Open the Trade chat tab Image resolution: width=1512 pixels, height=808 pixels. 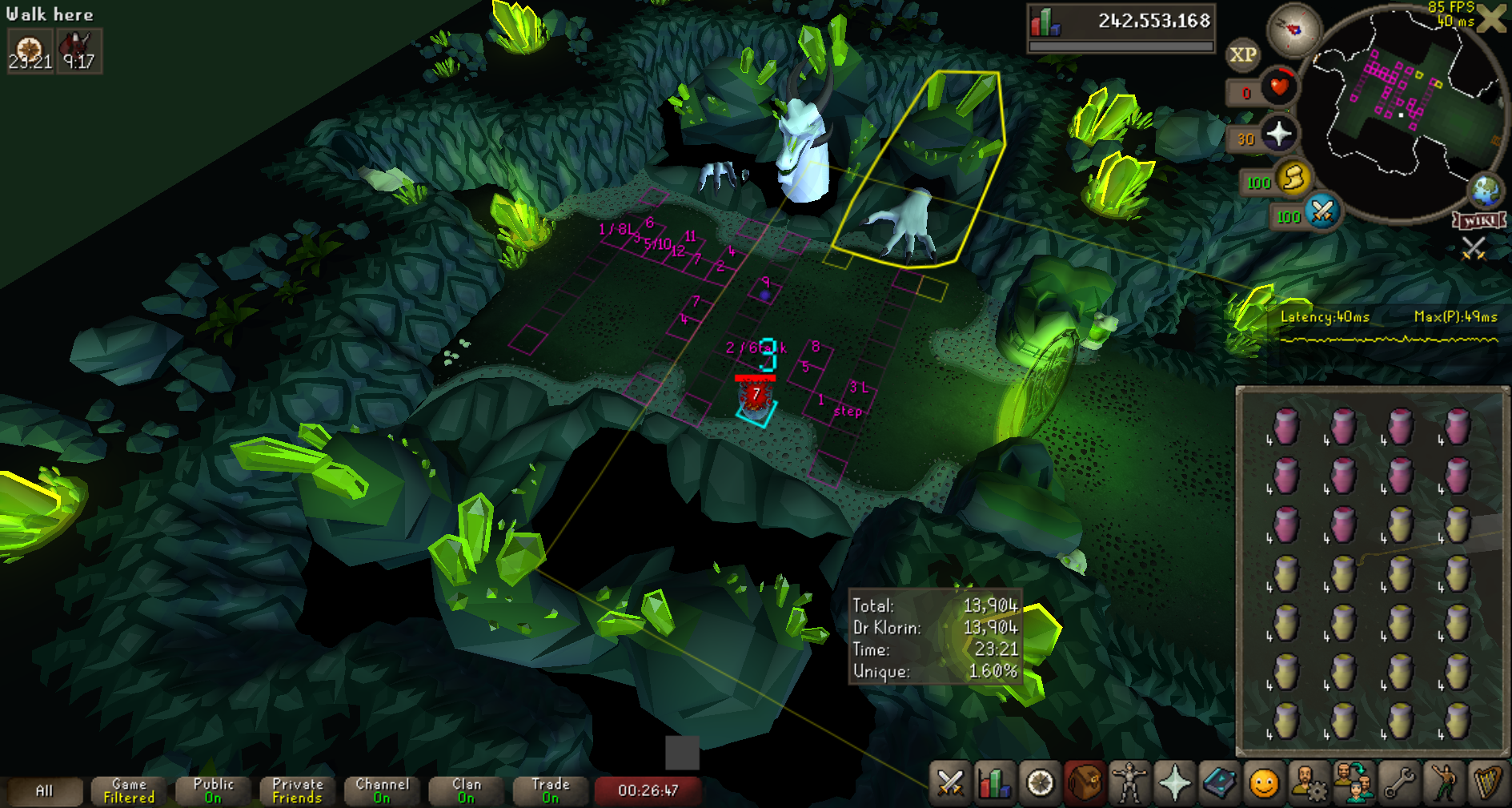[550, 790]
